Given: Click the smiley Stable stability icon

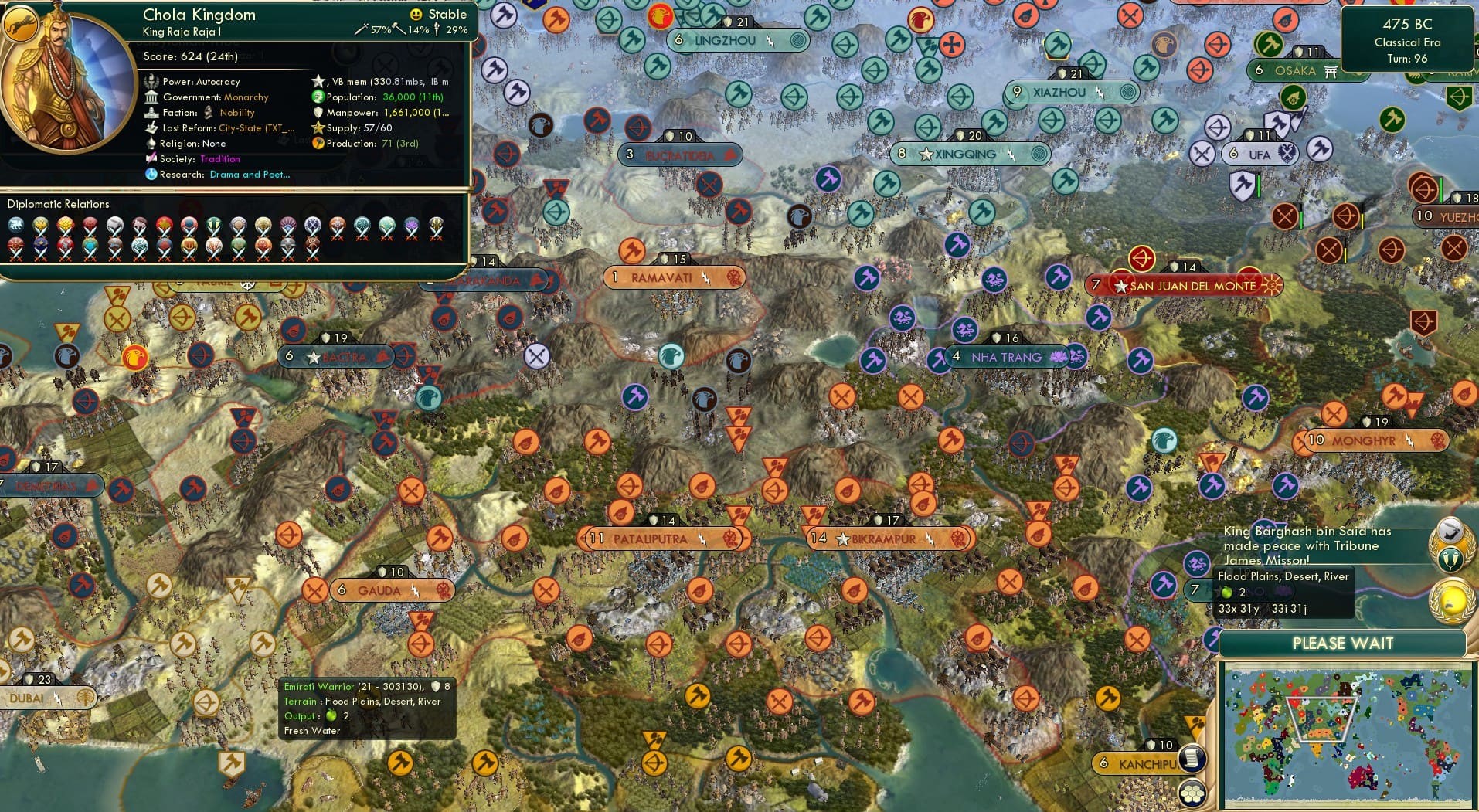Looking at the screenshot, I should click(416, 14).
